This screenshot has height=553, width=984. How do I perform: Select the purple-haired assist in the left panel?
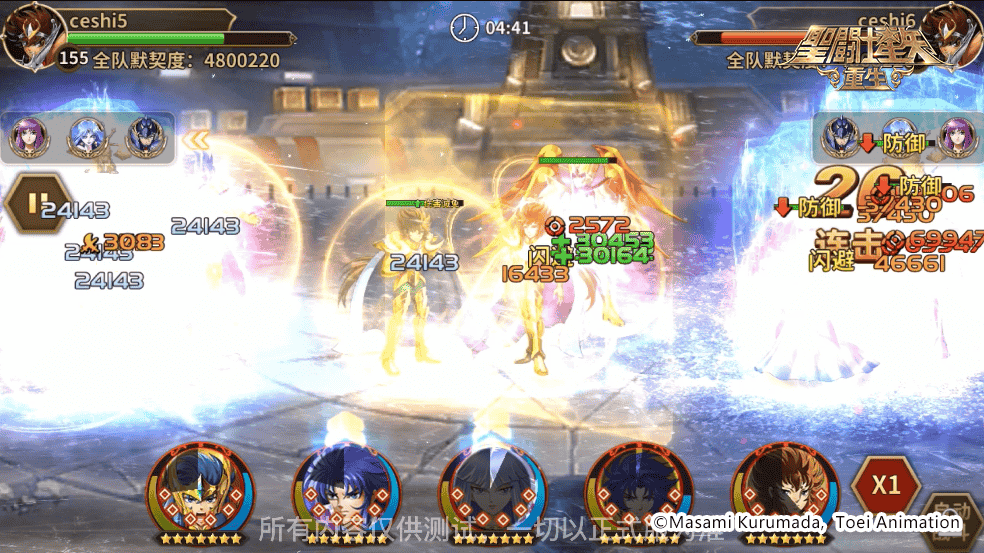tap(28, 138)
